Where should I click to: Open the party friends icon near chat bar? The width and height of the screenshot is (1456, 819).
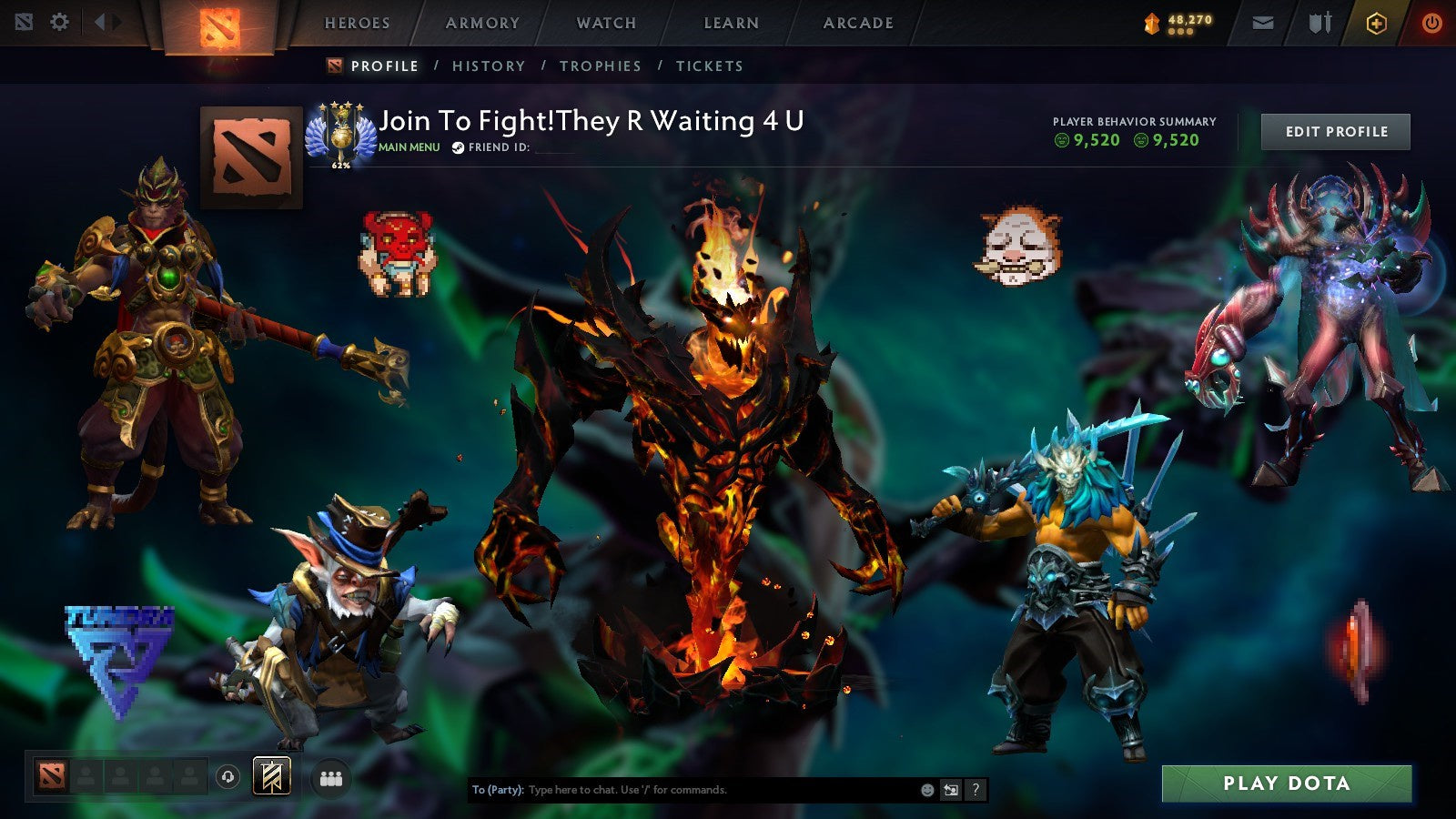[332, 777]
